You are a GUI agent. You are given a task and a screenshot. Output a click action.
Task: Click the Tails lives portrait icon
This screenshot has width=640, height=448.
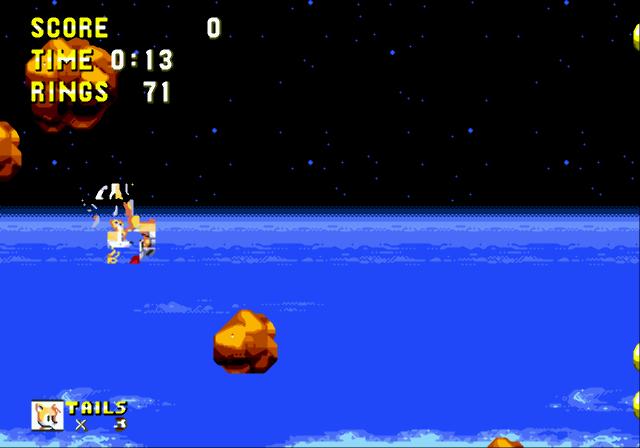47,415
